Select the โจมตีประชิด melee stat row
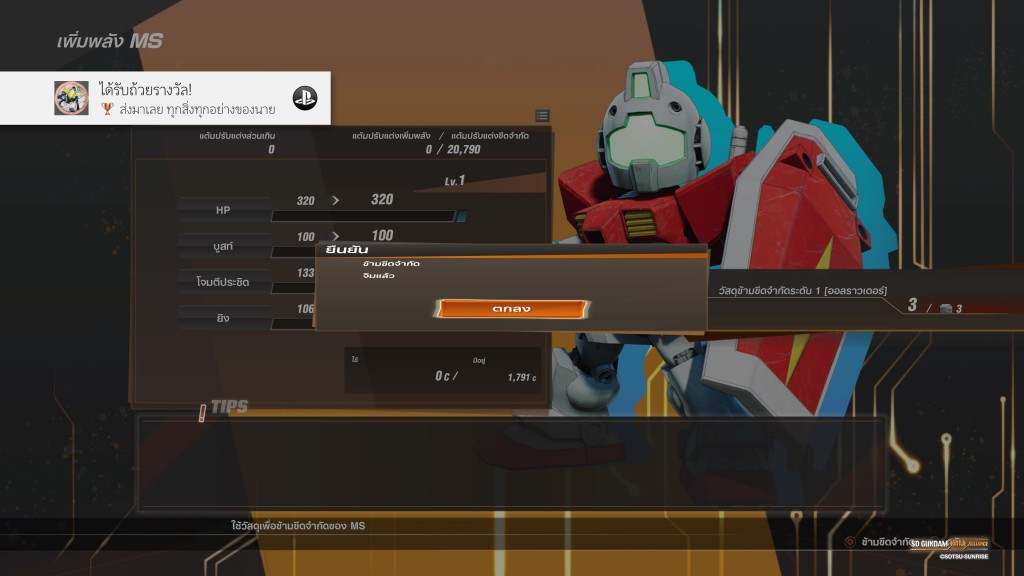 pos(223,282)
